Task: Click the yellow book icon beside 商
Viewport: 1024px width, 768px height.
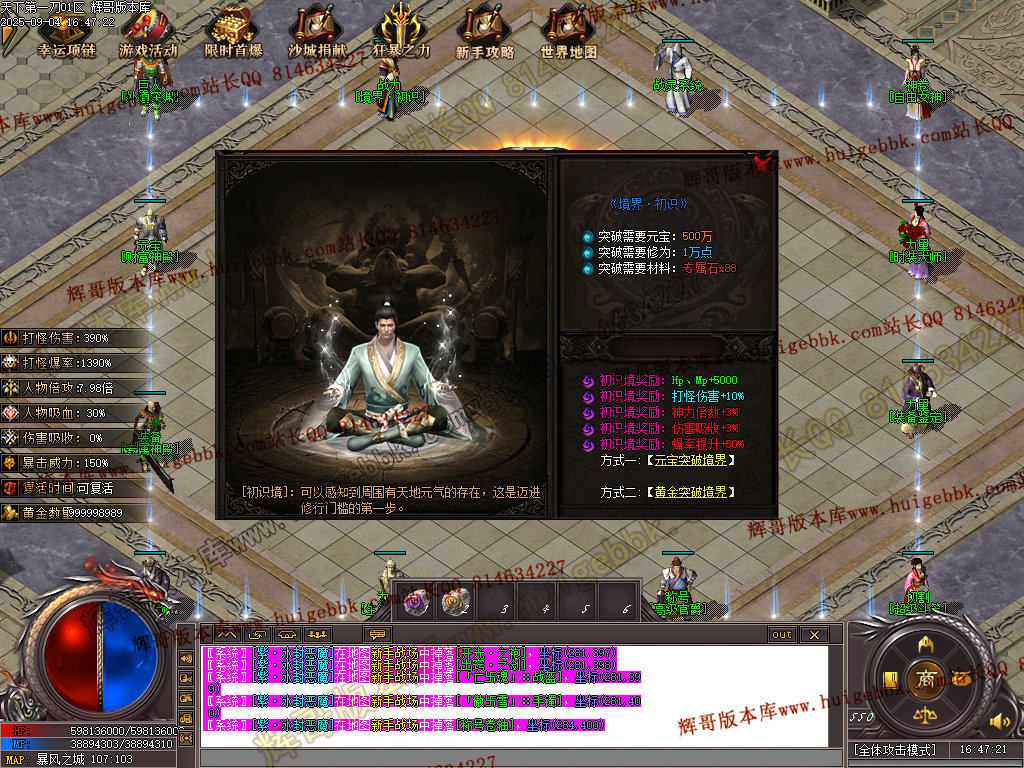Action: point(889,680)
